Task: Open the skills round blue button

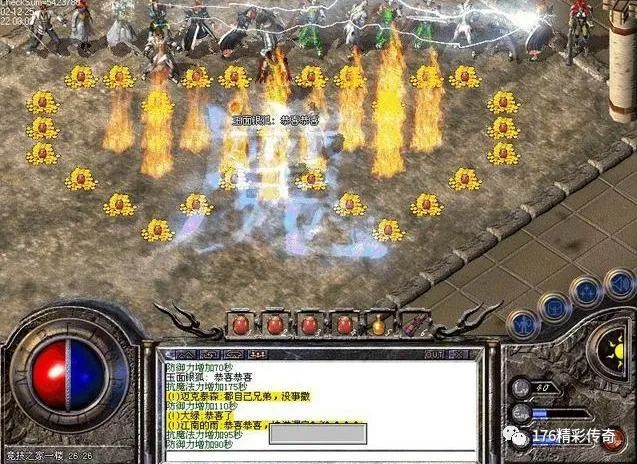Action: [x=586, y=292]
